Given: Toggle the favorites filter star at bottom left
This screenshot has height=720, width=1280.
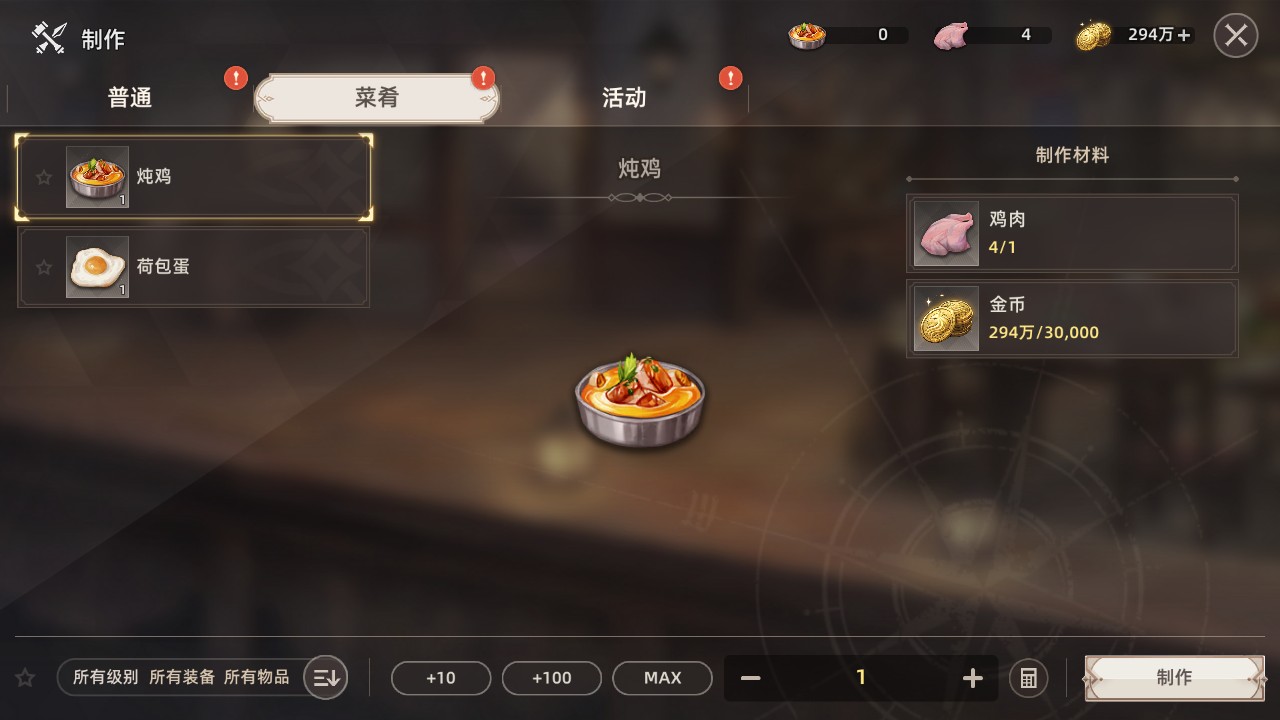Looking at the screenshot, I should pyautogui.click(x=24, y=677).
